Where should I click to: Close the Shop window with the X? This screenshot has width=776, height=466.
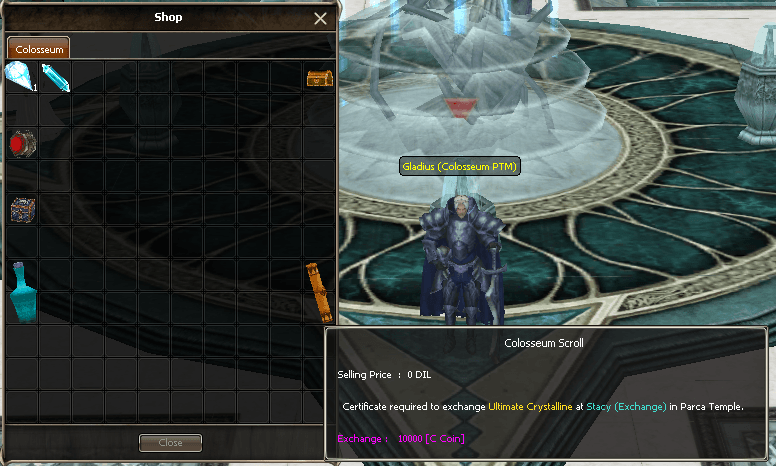point(320,18)
